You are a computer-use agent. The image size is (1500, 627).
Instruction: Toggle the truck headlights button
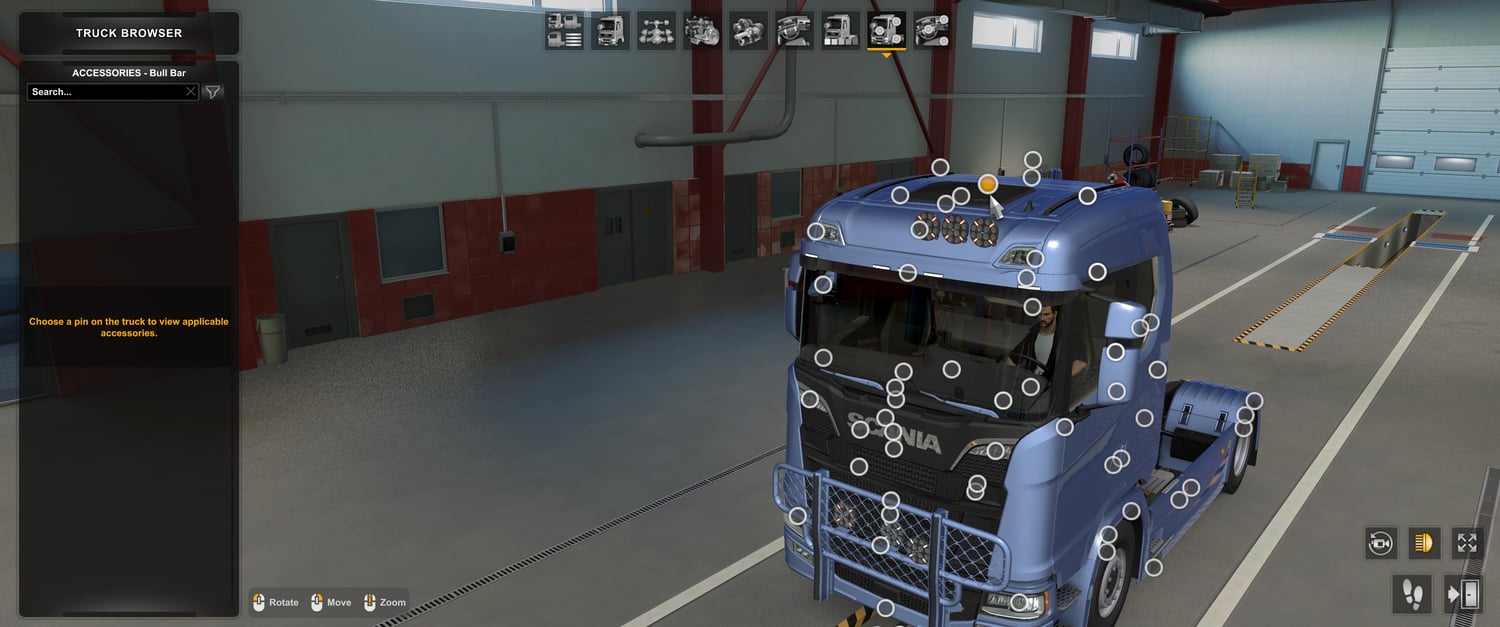pyautogui.click(x=1423, y=543)
